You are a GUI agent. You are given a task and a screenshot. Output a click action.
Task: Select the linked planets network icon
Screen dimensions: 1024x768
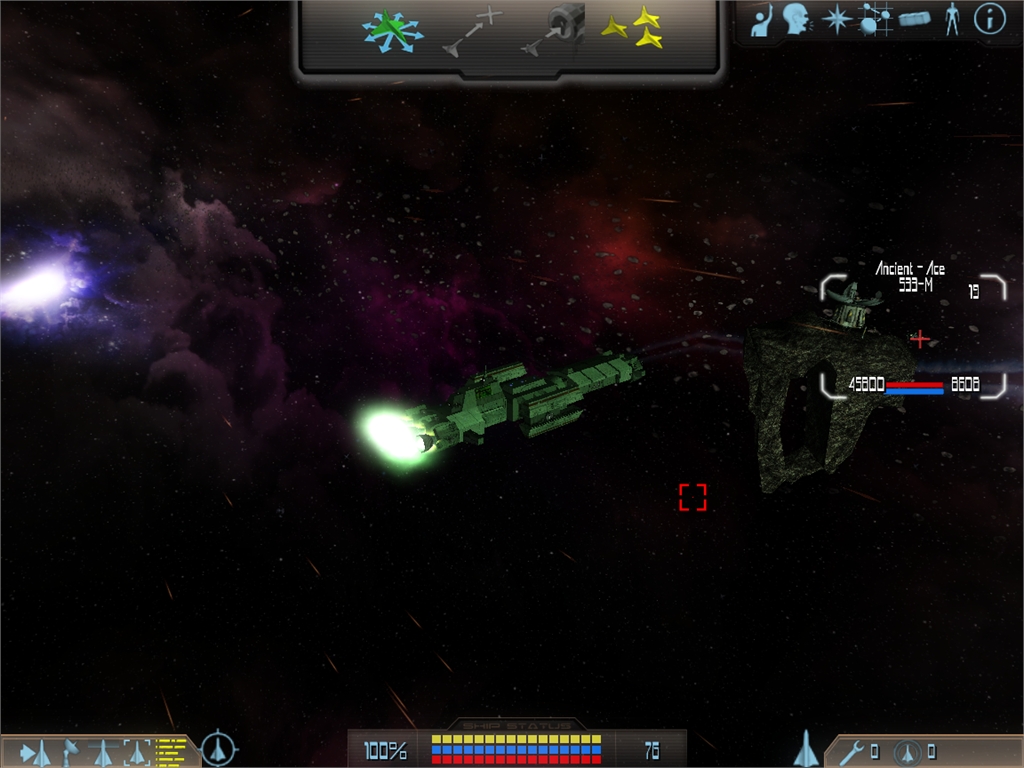875,19
